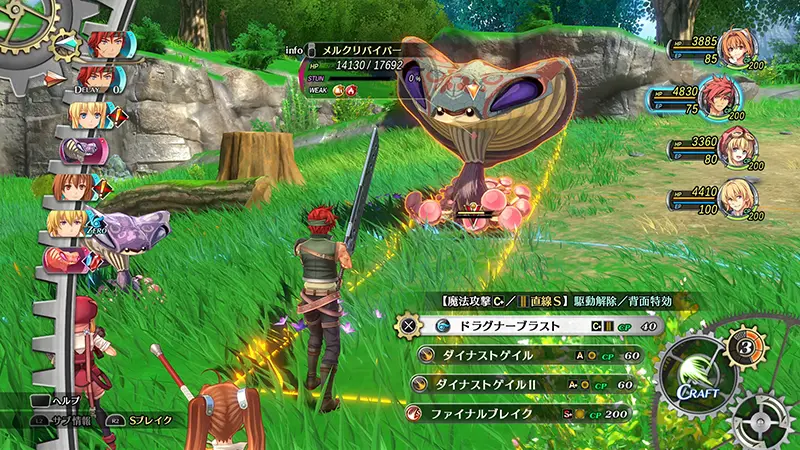The height and width of the screenshot is (450, 800).
Task: Choose the ファイナルブレイク S-craft
Action: [x=518, y=412]
